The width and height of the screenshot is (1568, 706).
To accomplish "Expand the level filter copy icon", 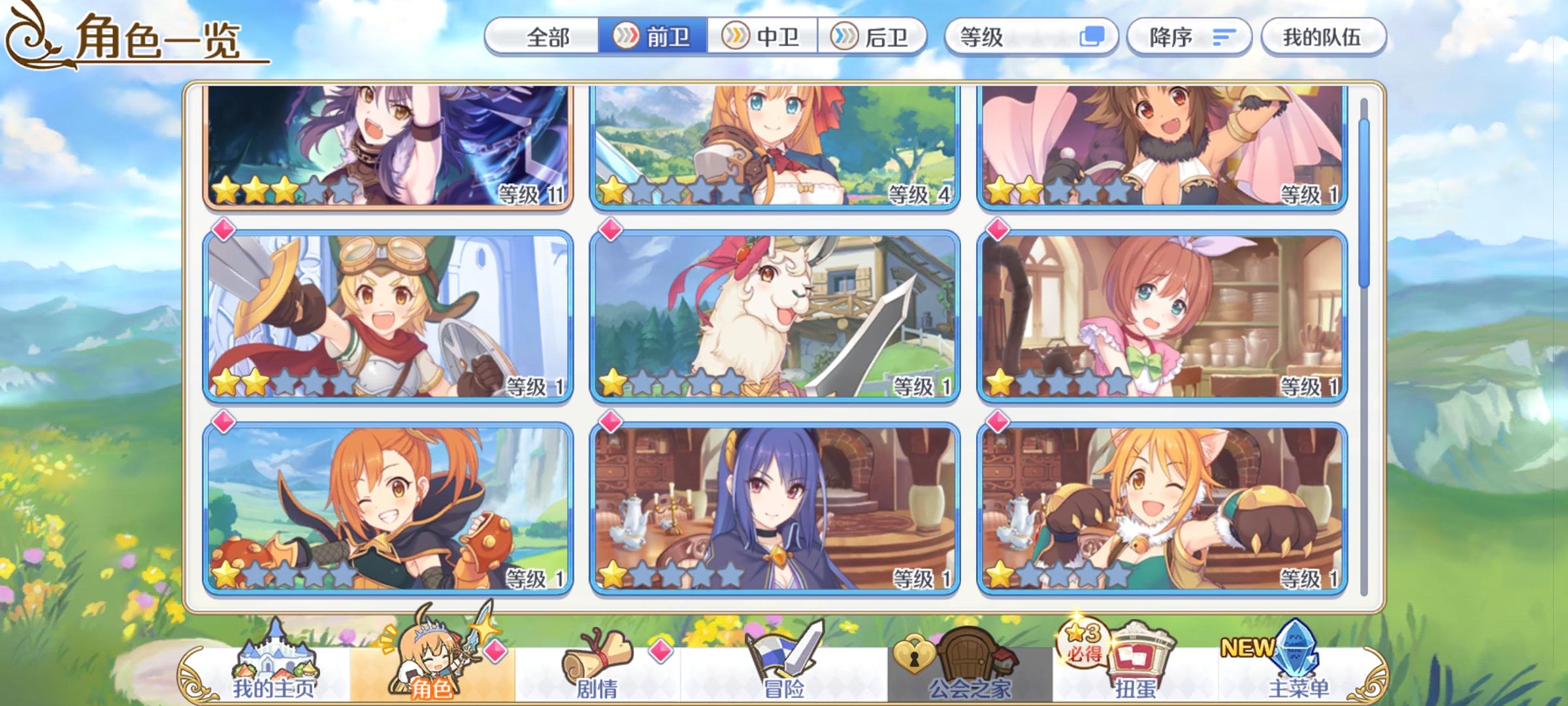I will click(1094, 37).
